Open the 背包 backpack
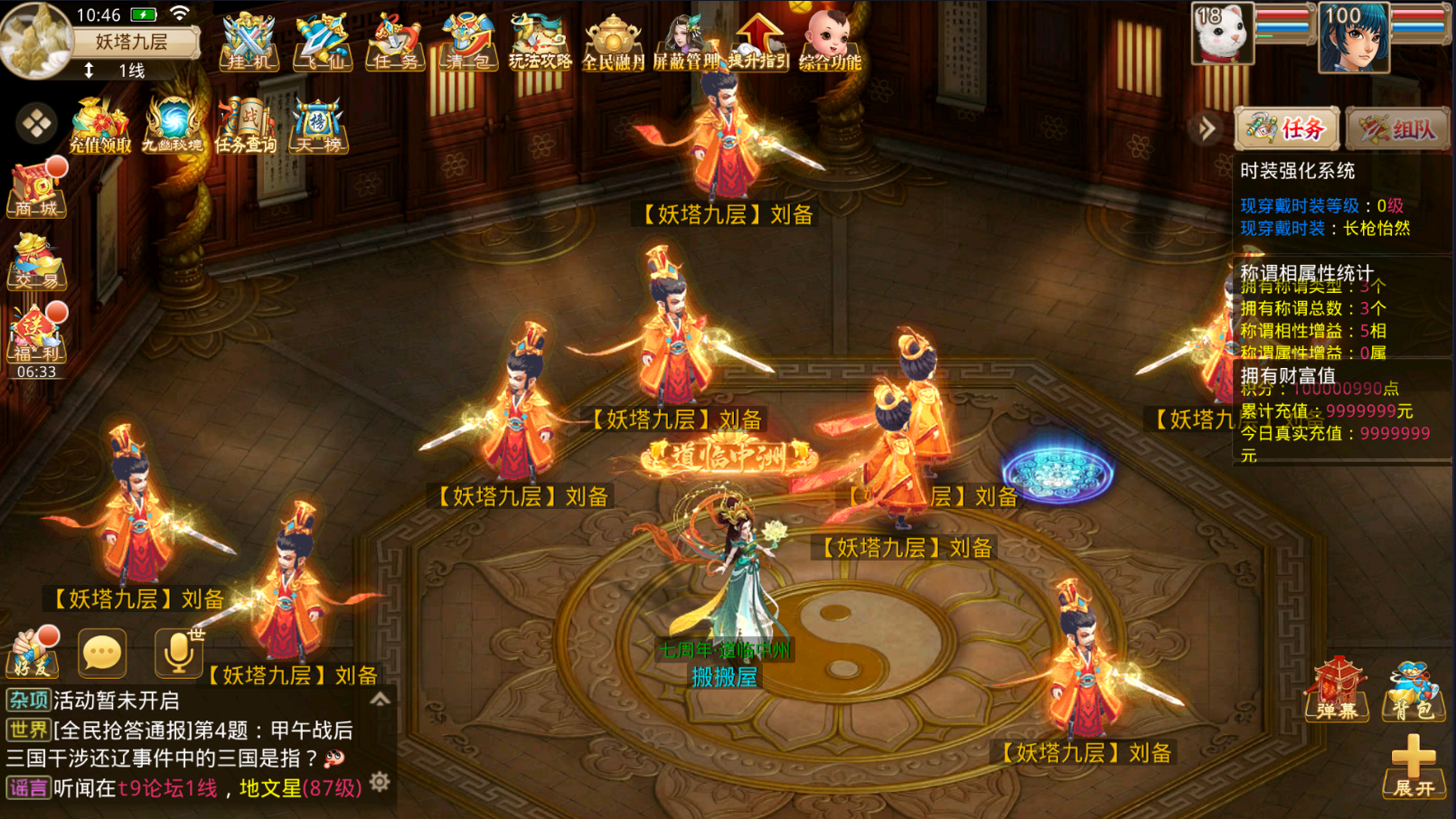 (x=1412, y=692)
